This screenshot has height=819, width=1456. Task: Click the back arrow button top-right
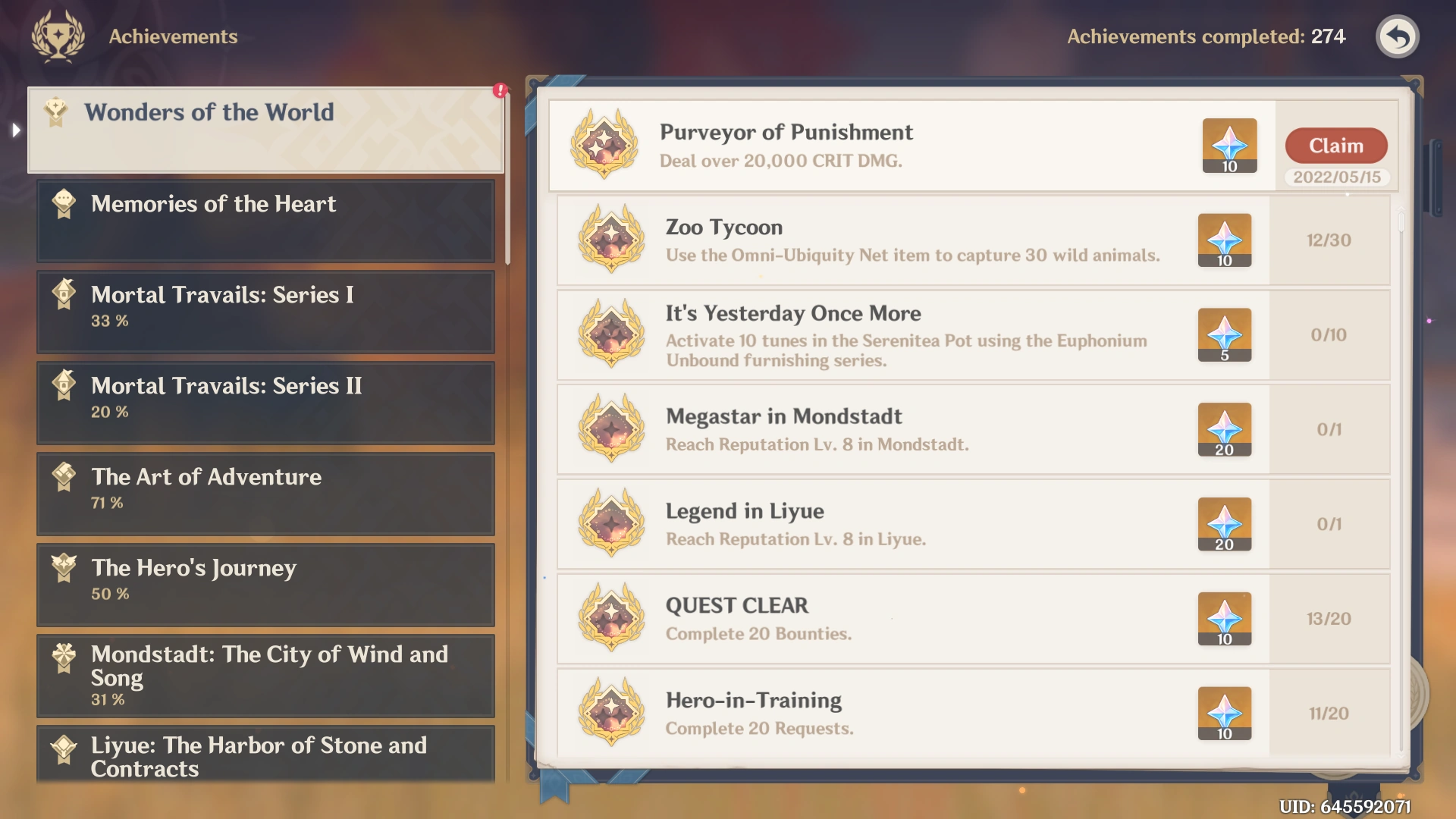pos(1398,36)
